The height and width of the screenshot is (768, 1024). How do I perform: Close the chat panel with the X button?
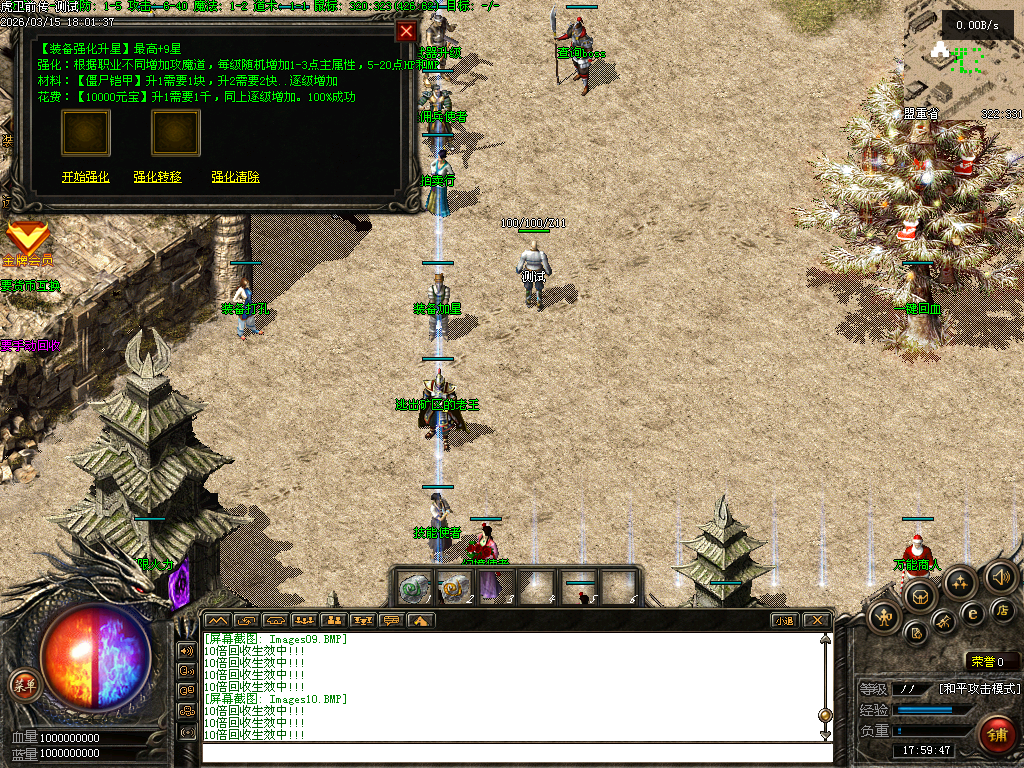pyautogui.click(x=816, y=620)
